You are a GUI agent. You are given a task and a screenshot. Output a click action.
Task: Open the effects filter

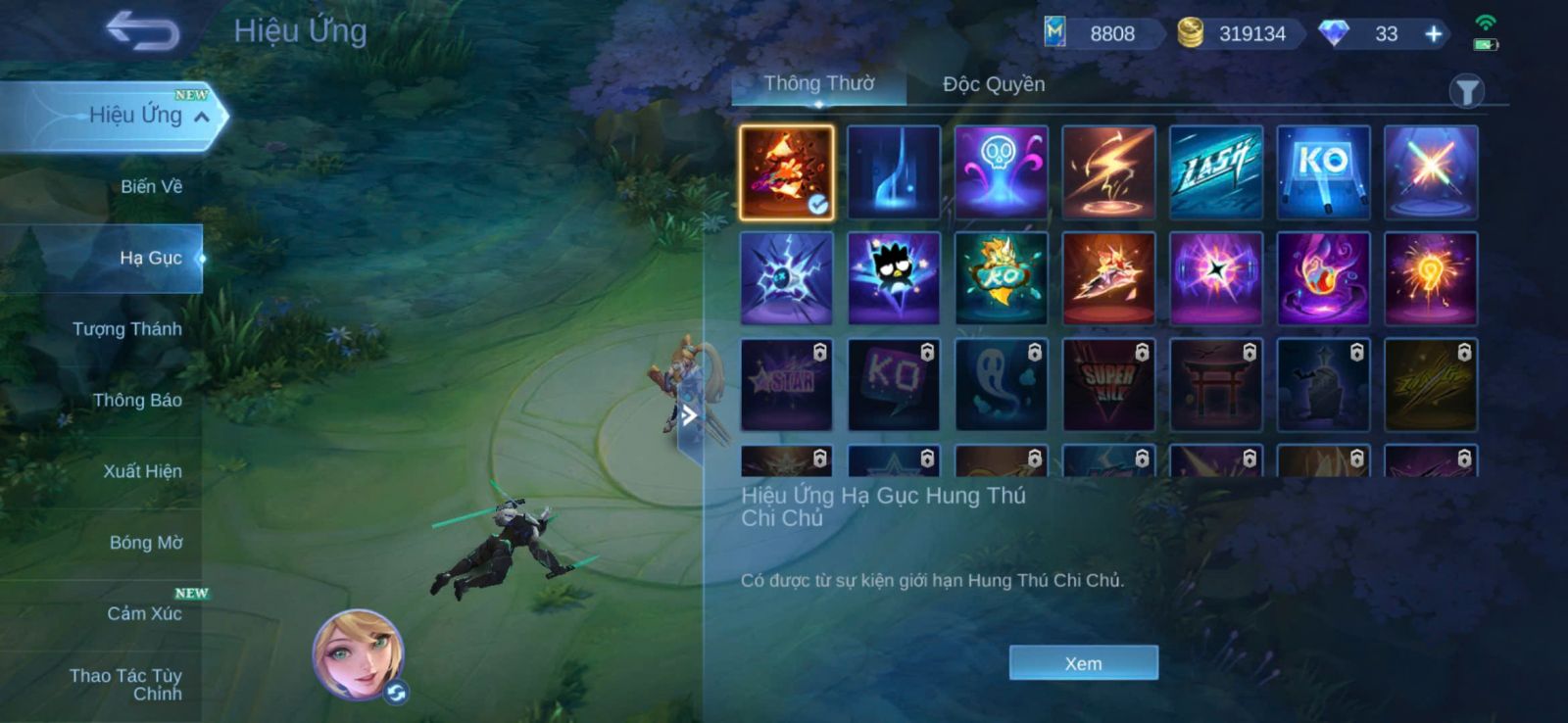coord(1466,92)
